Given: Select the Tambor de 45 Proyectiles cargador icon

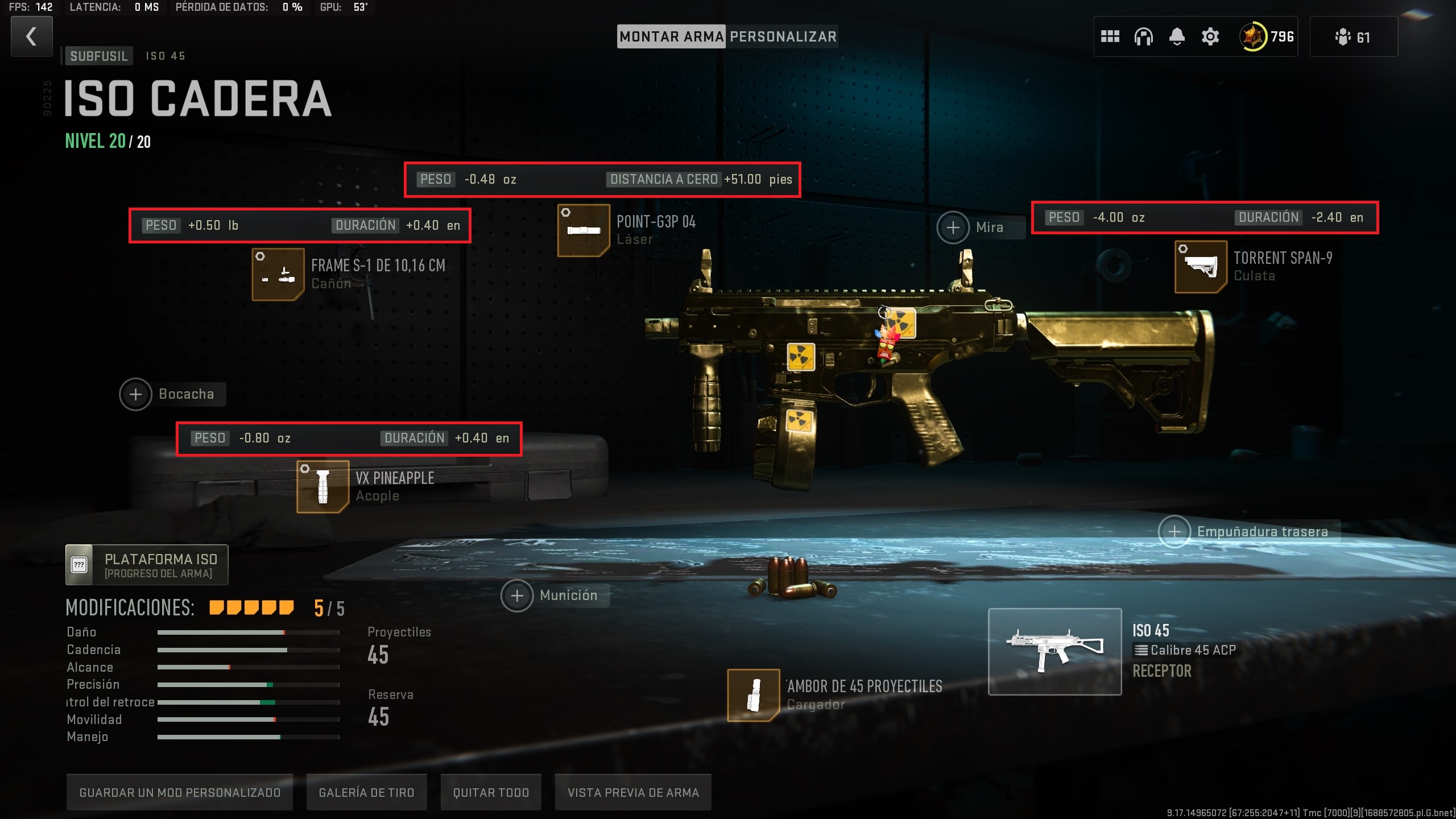Looking at the screenshot, I should coord(754,696).
